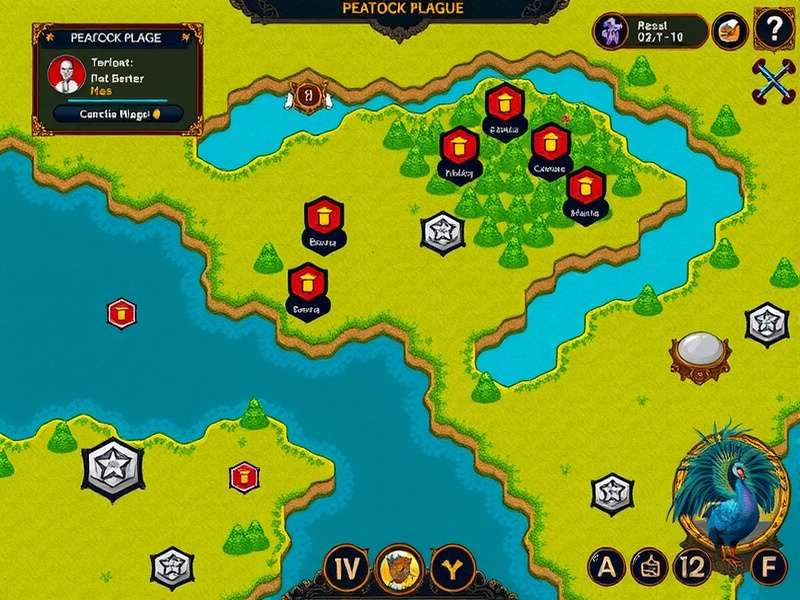
Task: Click the small brown badge marker by the river
Action: [x=307, y=95]
